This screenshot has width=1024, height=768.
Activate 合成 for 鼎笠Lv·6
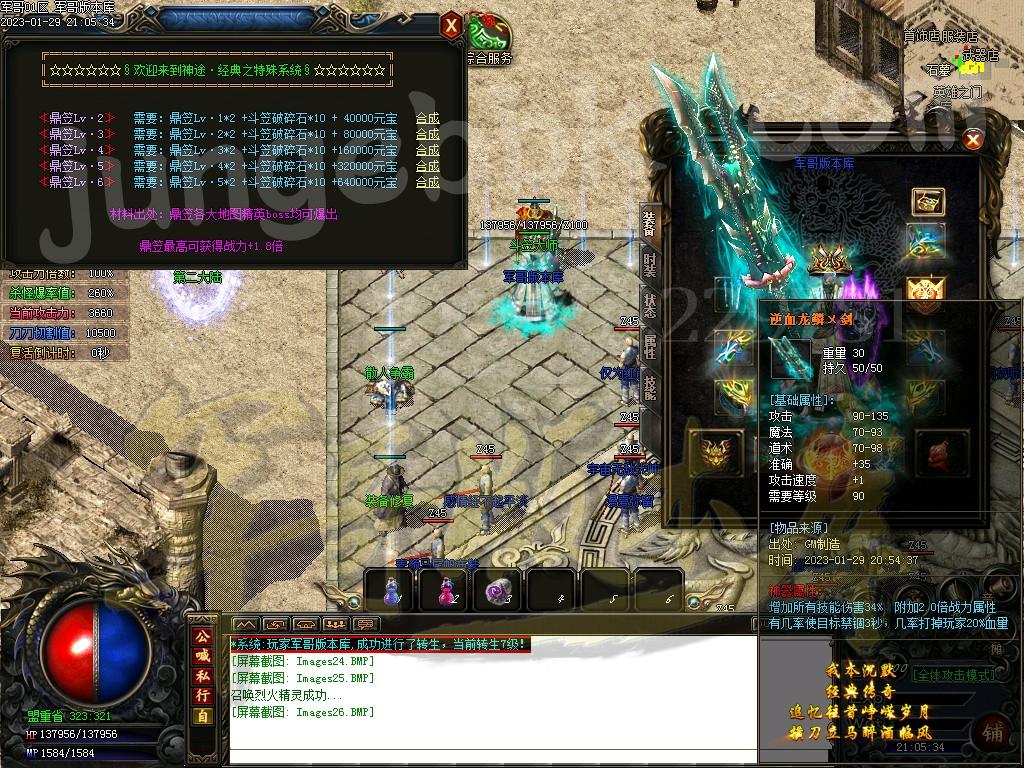[427, 182]
